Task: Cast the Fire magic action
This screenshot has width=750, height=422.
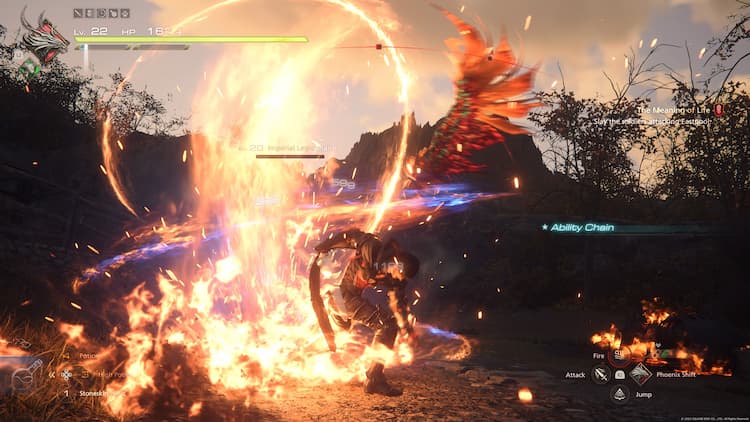Action: pos(620,355)
